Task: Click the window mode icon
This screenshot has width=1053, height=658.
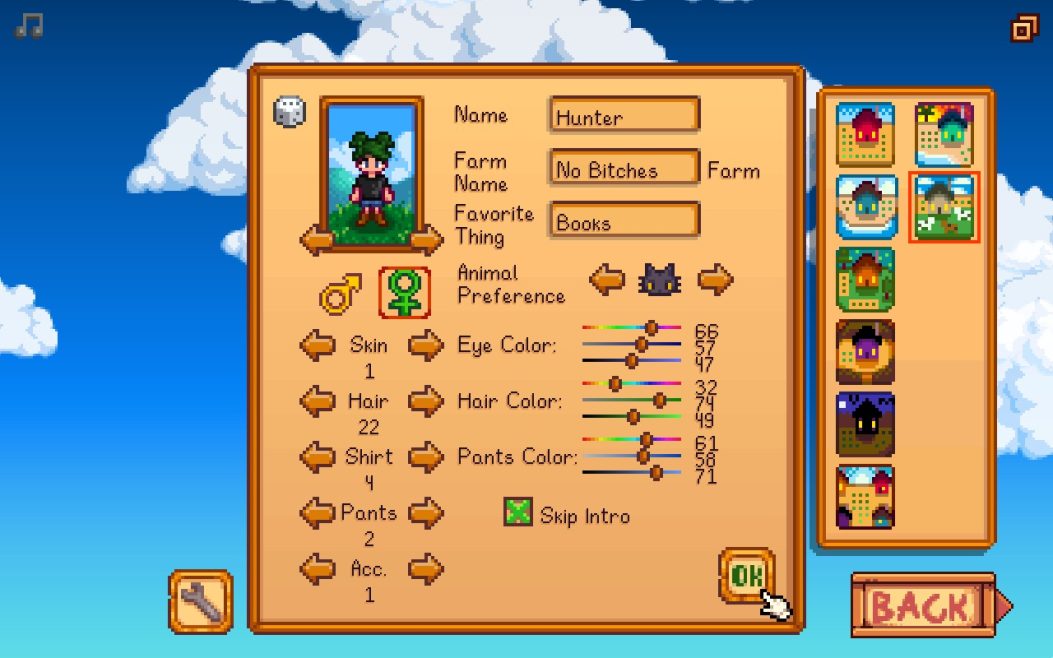Action: pos(1024,28)
